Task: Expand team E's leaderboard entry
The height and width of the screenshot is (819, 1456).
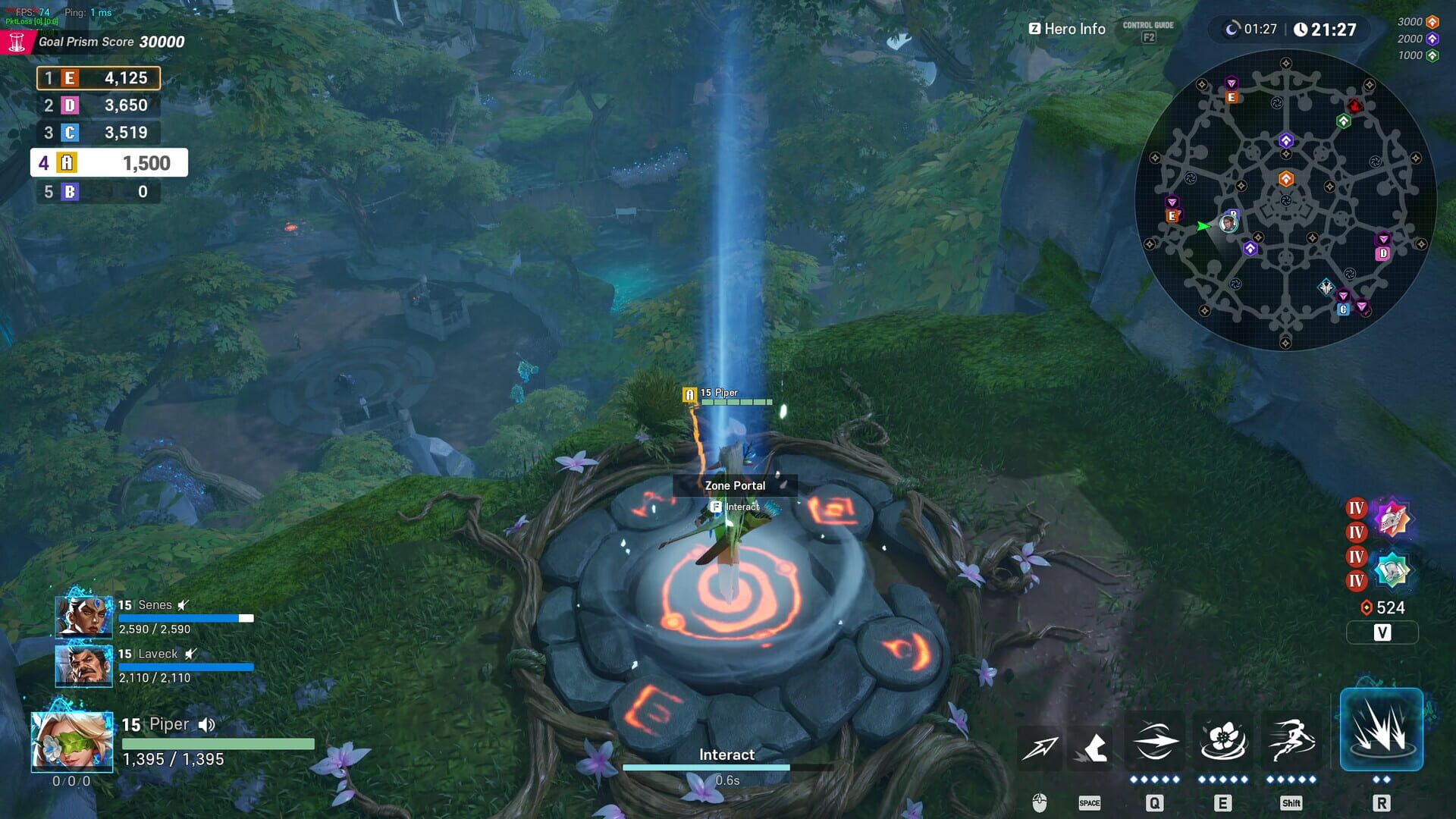Action: (x=97, y=78)
